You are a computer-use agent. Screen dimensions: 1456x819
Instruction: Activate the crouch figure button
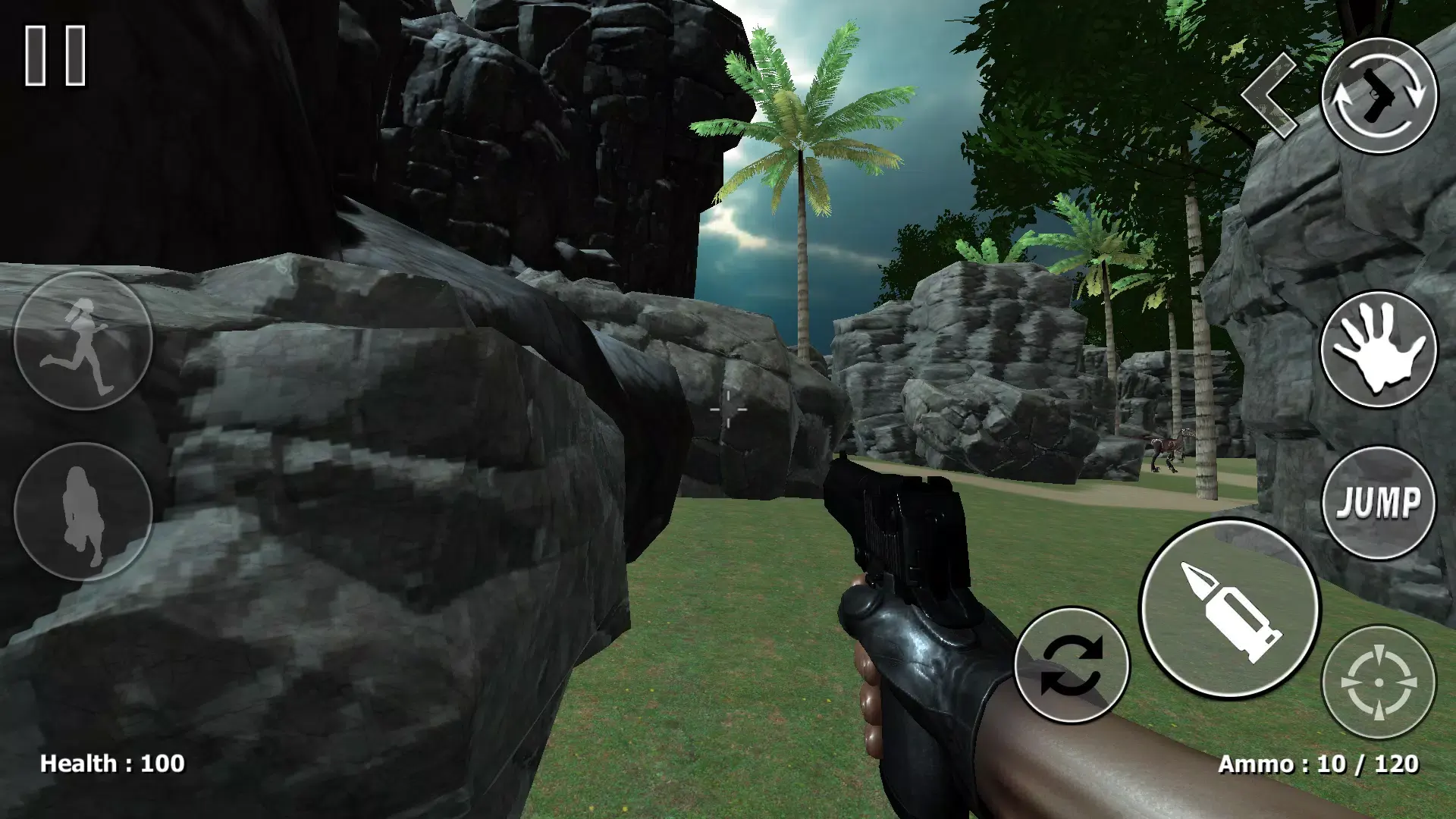pos(83,512)
